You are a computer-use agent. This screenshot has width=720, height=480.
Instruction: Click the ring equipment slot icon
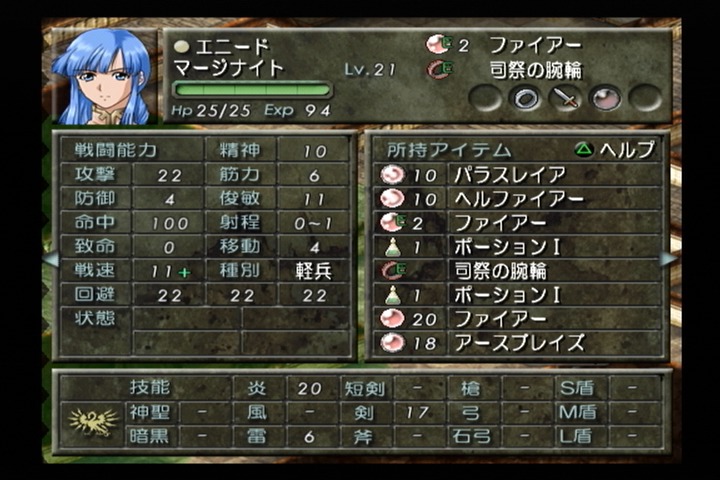525,97
